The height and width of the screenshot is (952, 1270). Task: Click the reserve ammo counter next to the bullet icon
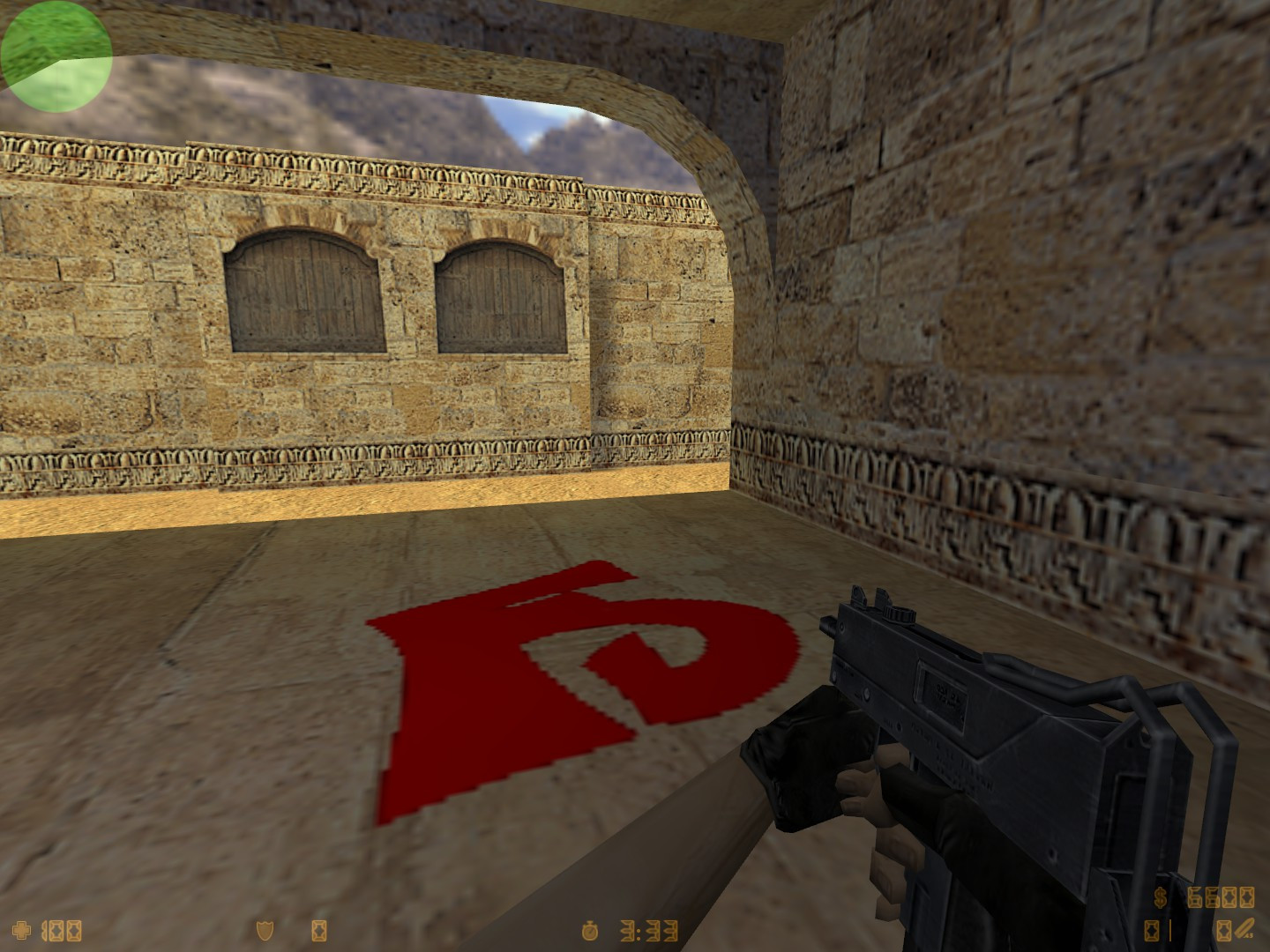click(x=1224, y=930)
